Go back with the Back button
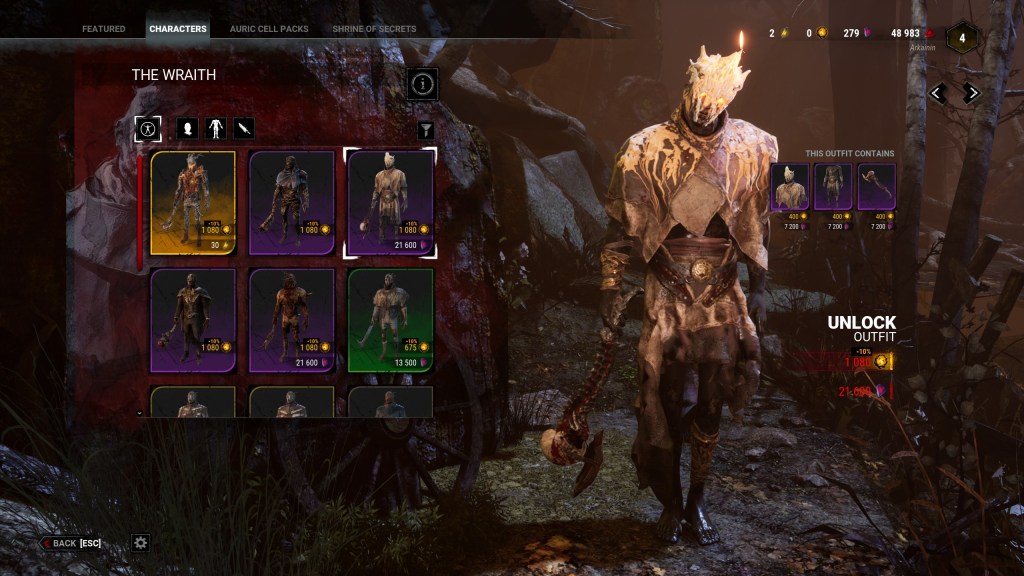The height and width of the screenshot is (576, 1024). [x=71, y=543]
